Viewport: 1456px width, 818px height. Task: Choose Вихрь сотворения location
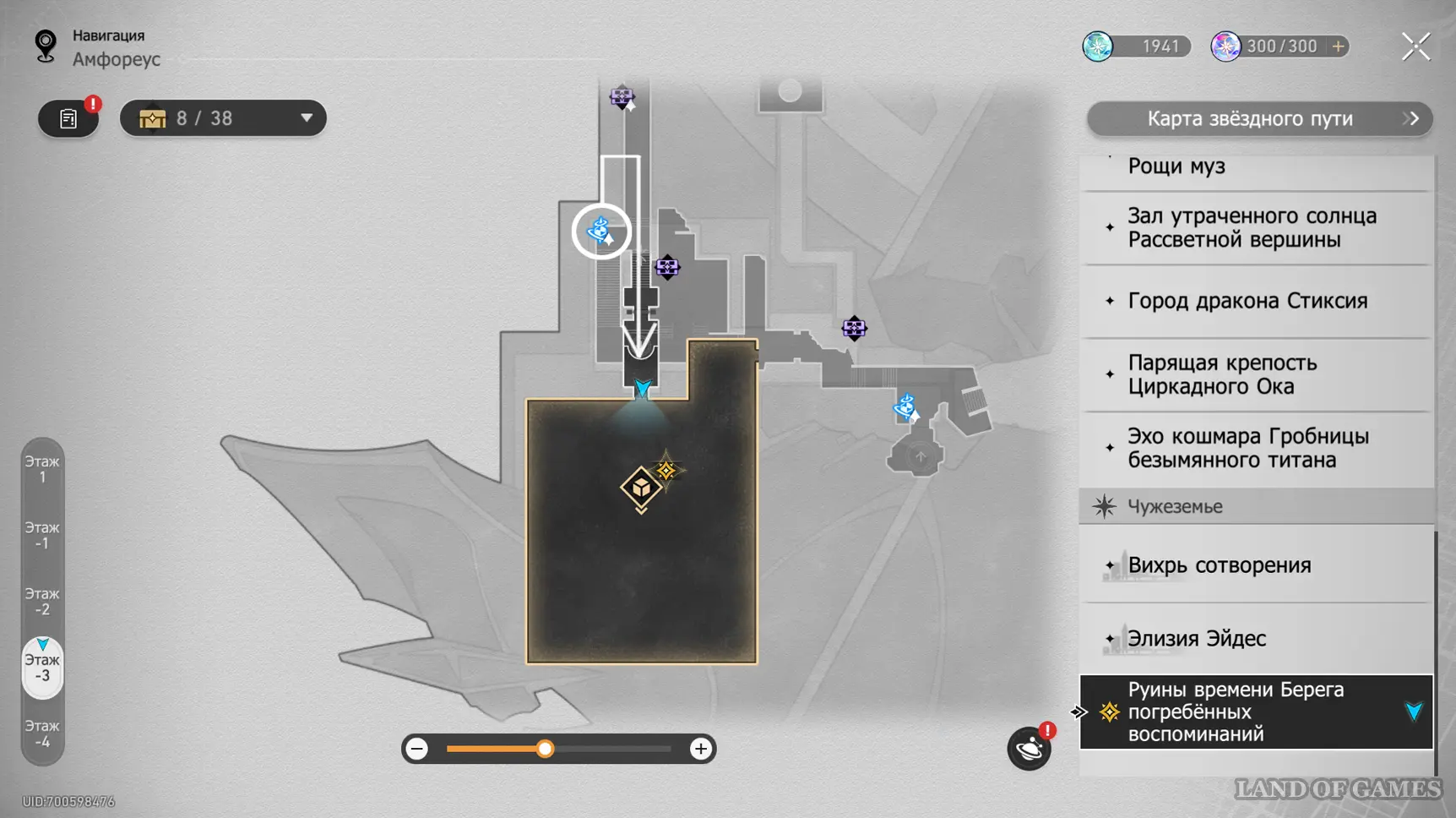[1219, 565]
